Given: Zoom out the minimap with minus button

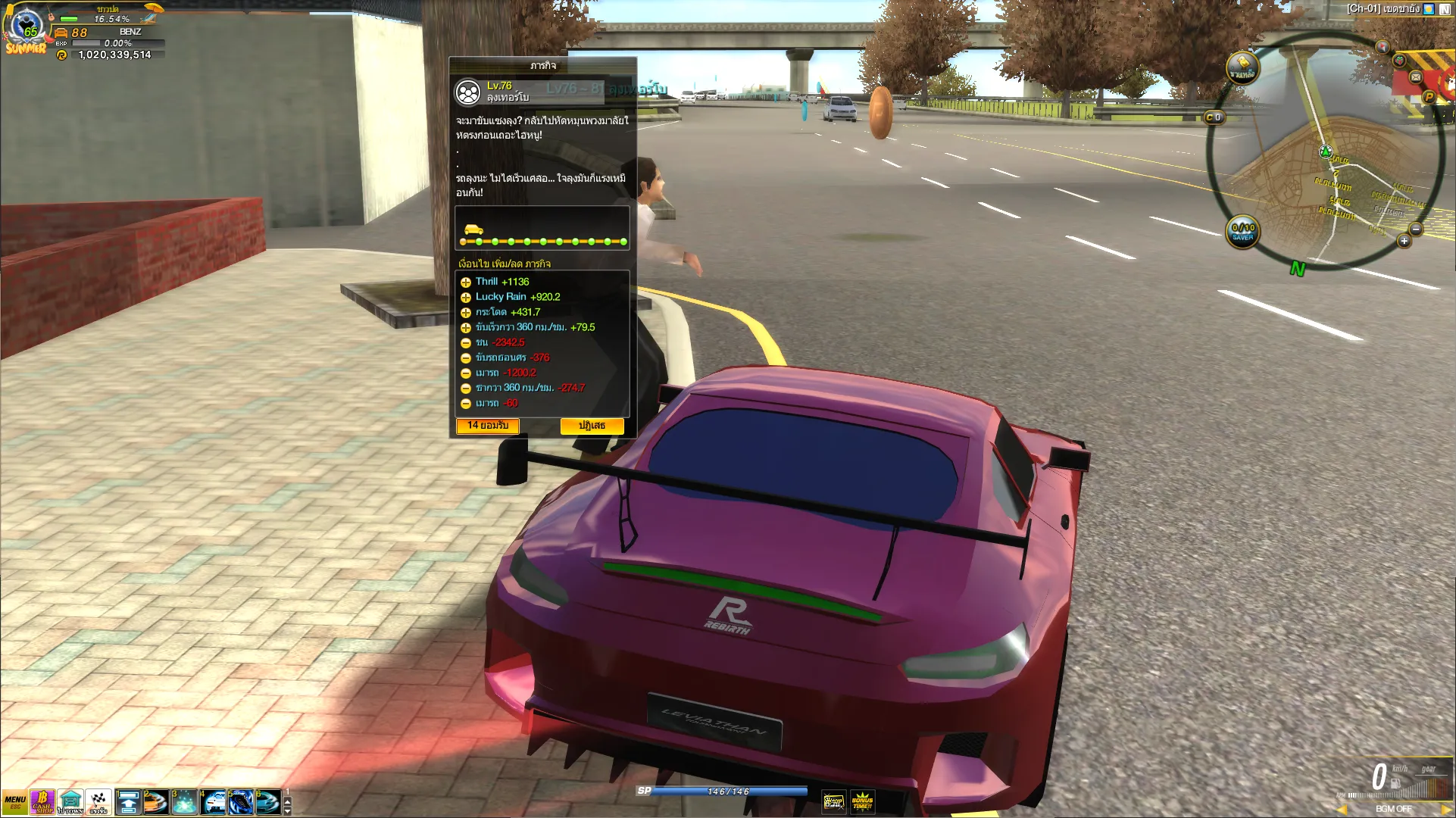Looking at the screenshot, I should (1415, 229).
